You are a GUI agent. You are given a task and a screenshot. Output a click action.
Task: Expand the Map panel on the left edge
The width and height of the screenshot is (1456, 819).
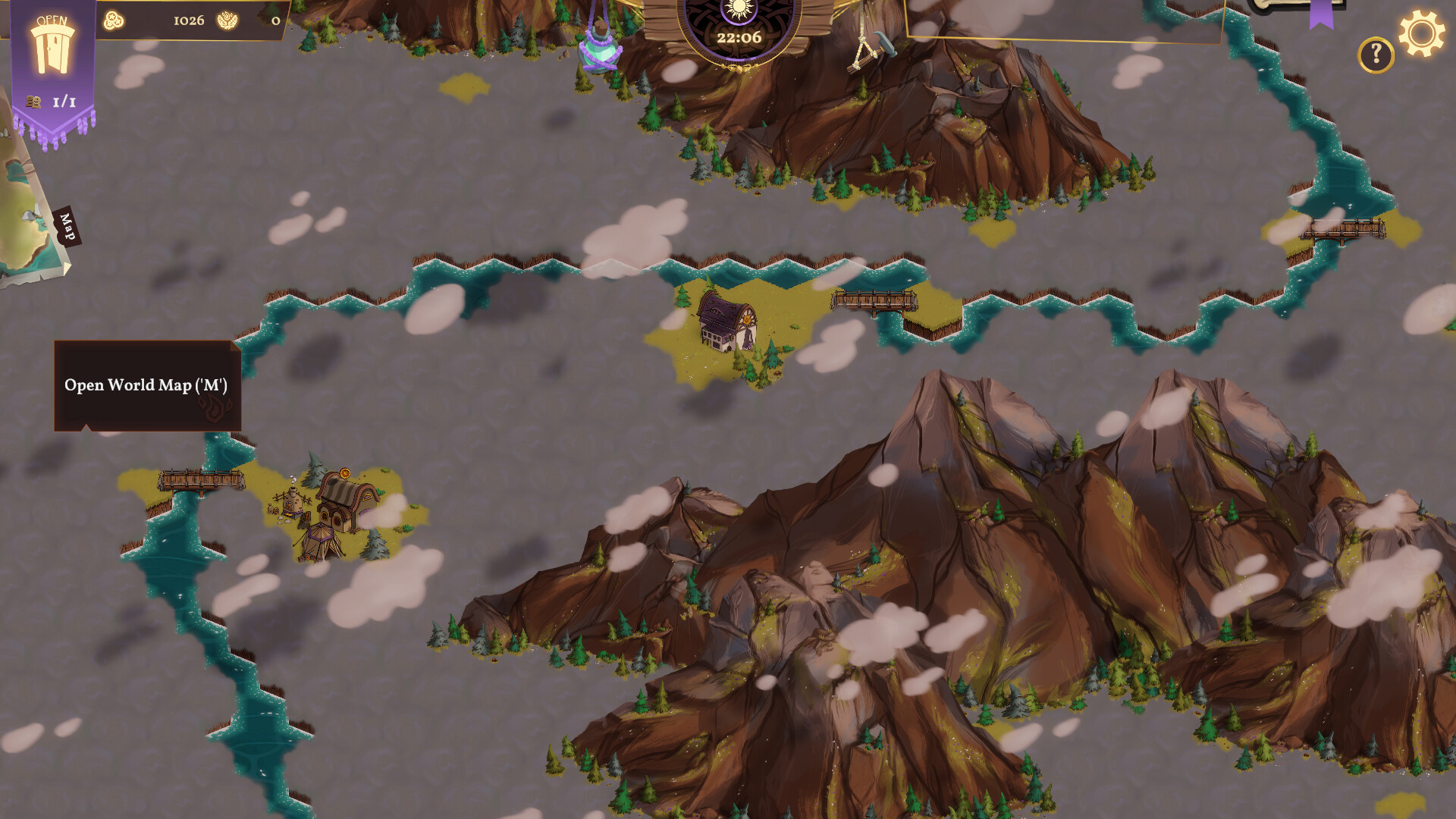click(23, 212)
